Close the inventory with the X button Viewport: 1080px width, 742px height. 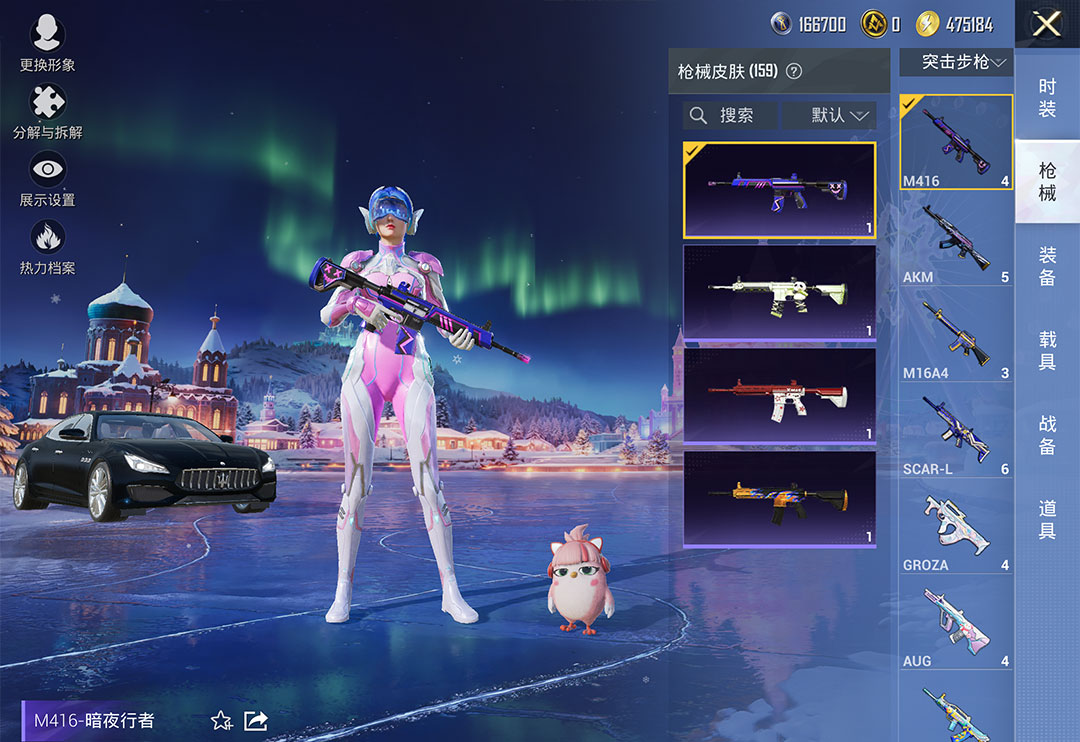(1046, 24)
